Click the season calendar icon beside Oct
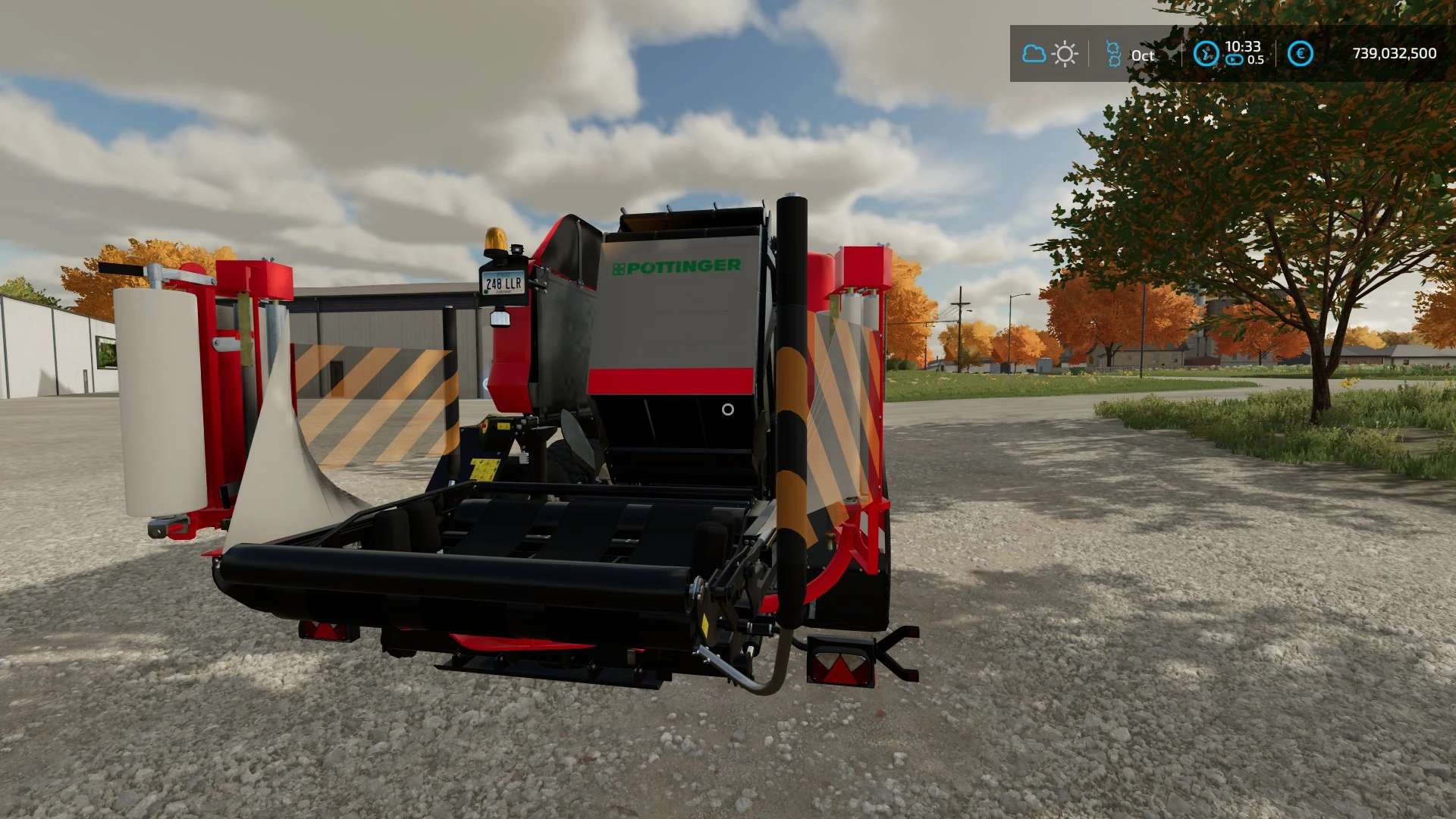1456x819 pixels. point(1113,54)
